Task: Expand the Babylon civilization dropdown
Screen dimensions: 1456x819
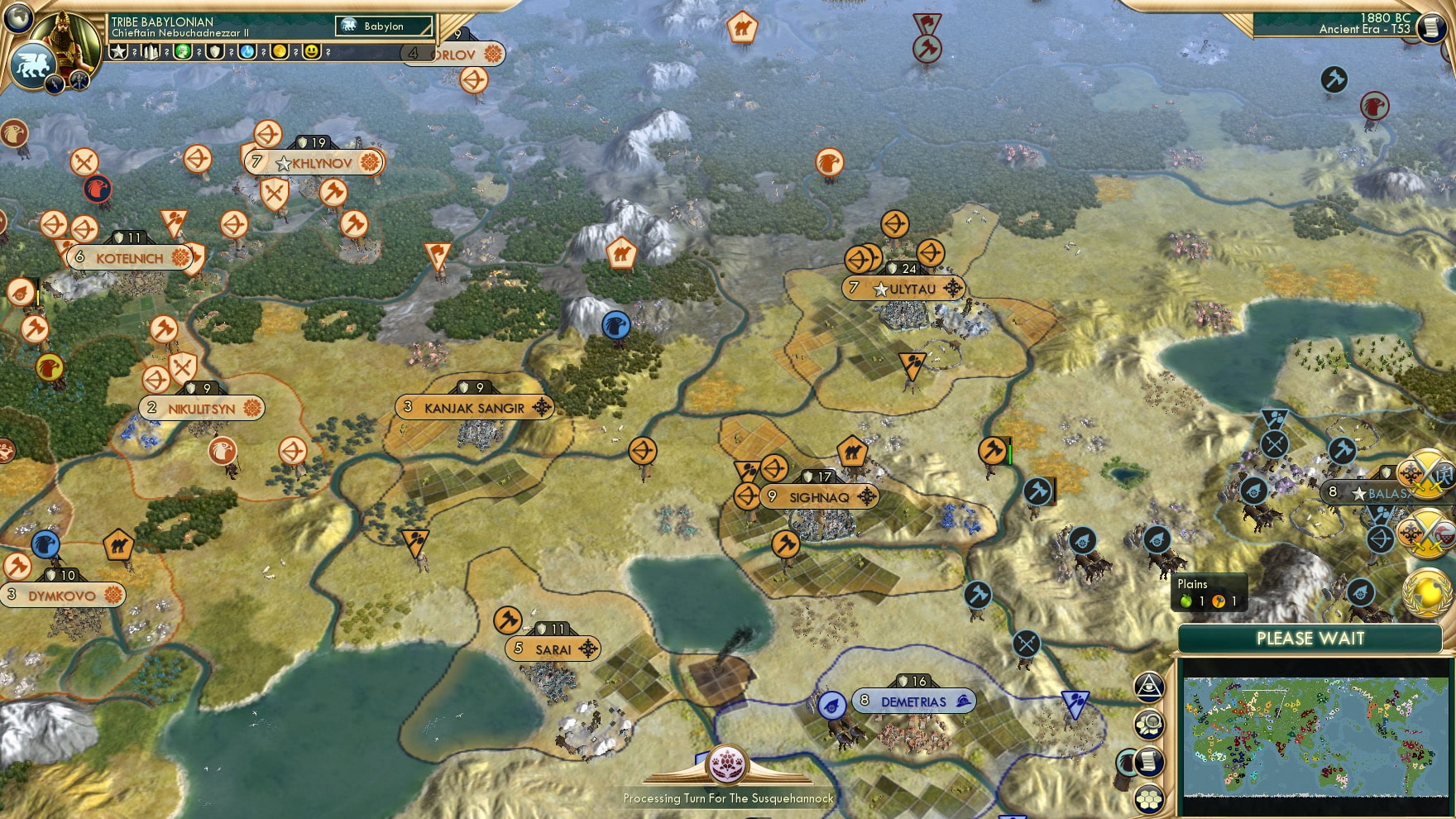Action: pos(385,26)
